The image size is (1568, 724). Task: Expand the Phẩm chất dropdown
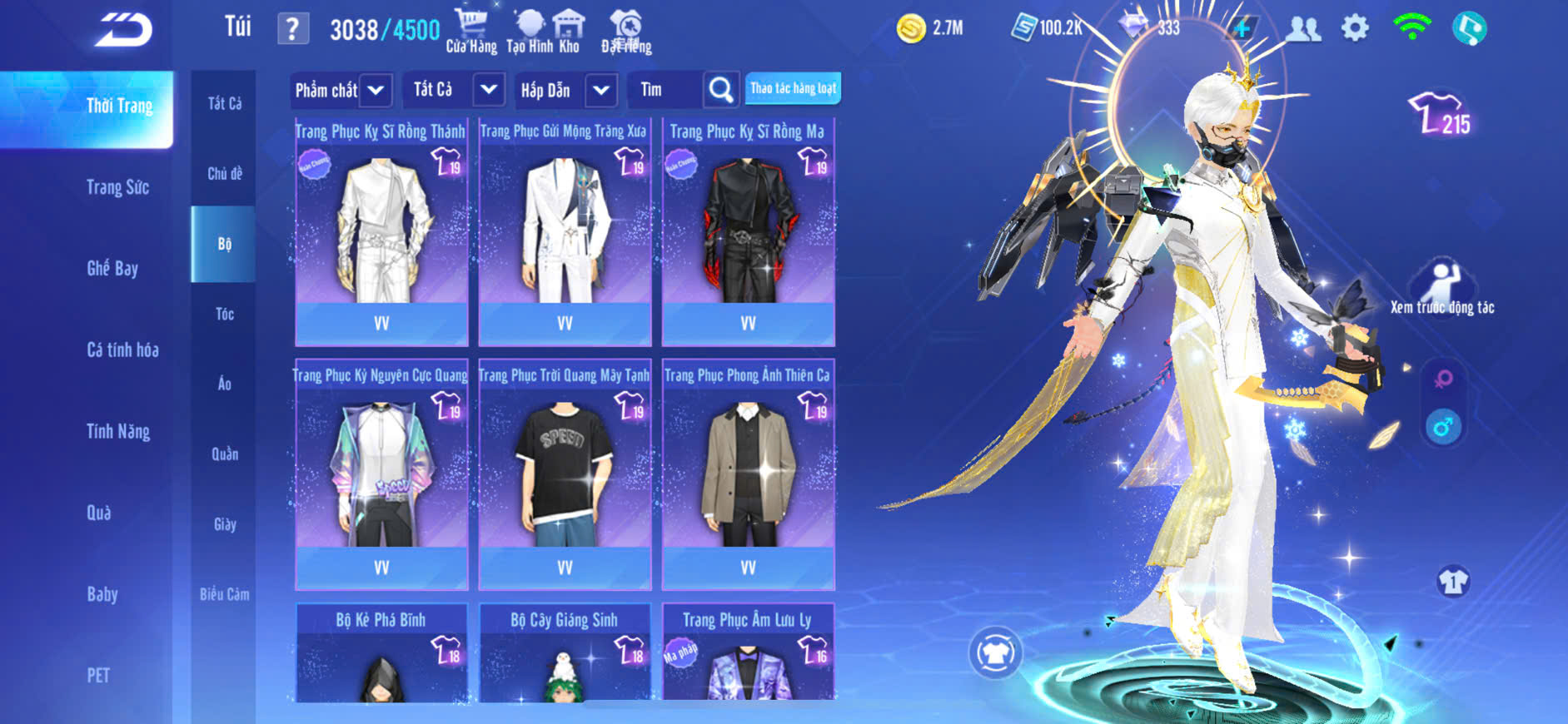pyautogui.click(x=375, y=90)
